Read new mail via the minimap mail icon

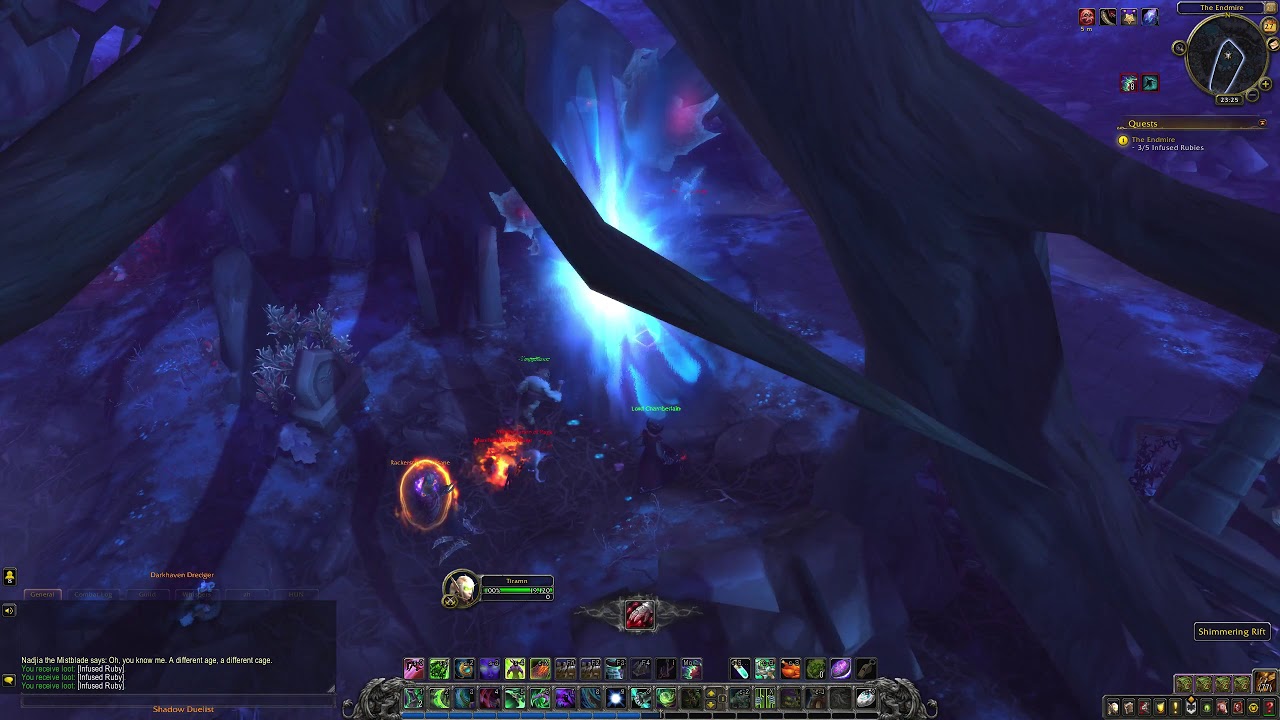click(1272, 45)
